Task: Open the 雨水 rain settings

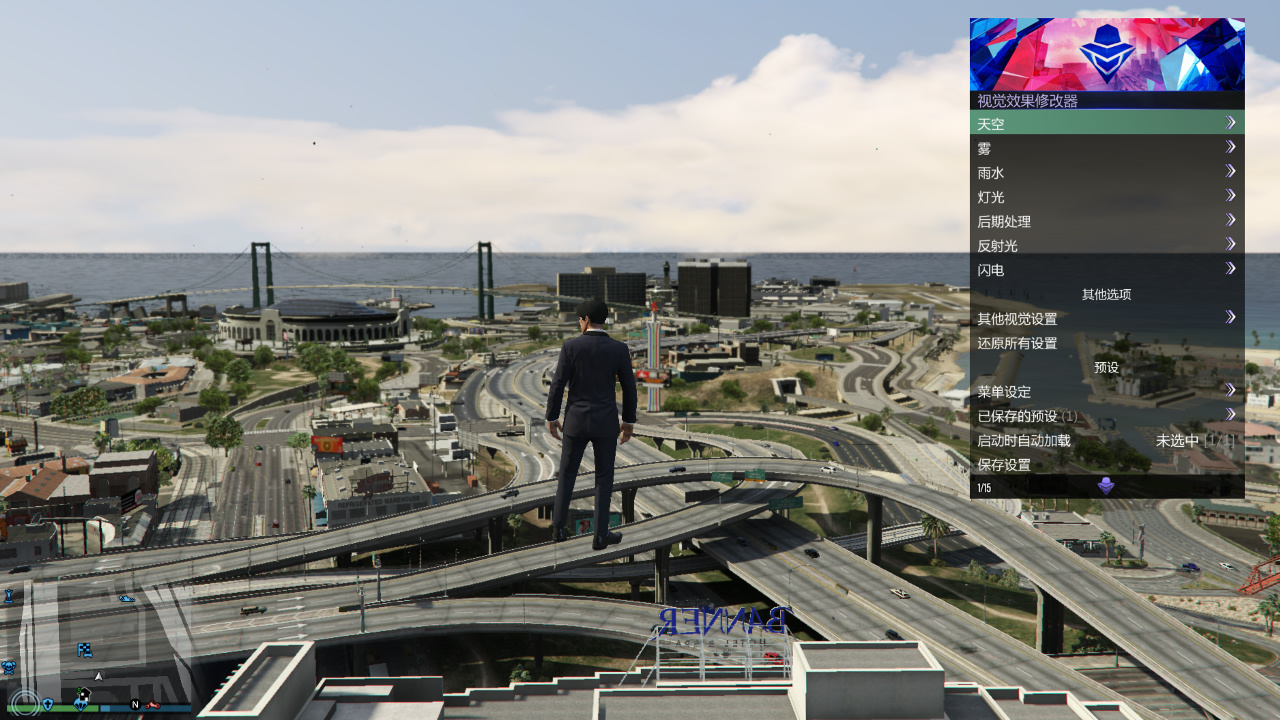Action: (1106, 172)
